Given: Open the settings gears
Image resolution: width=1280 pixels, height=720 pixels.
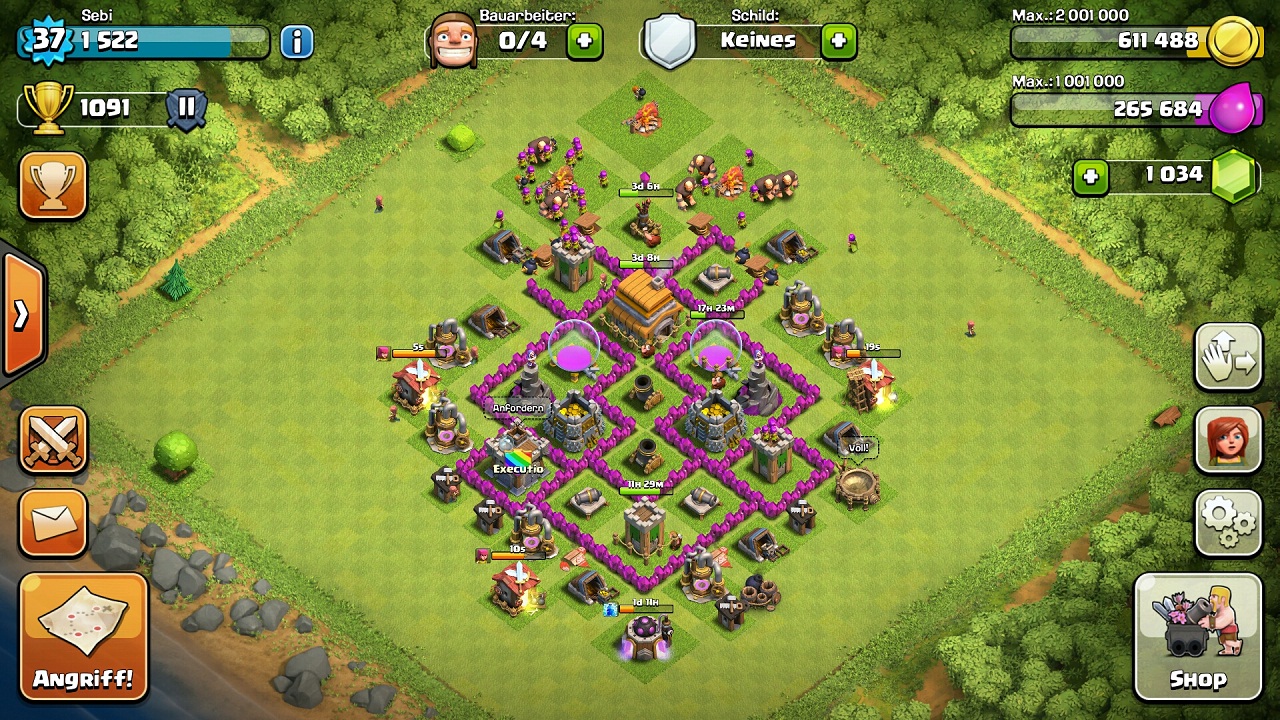Looking at the screenshot, I should click(1228, 521).
